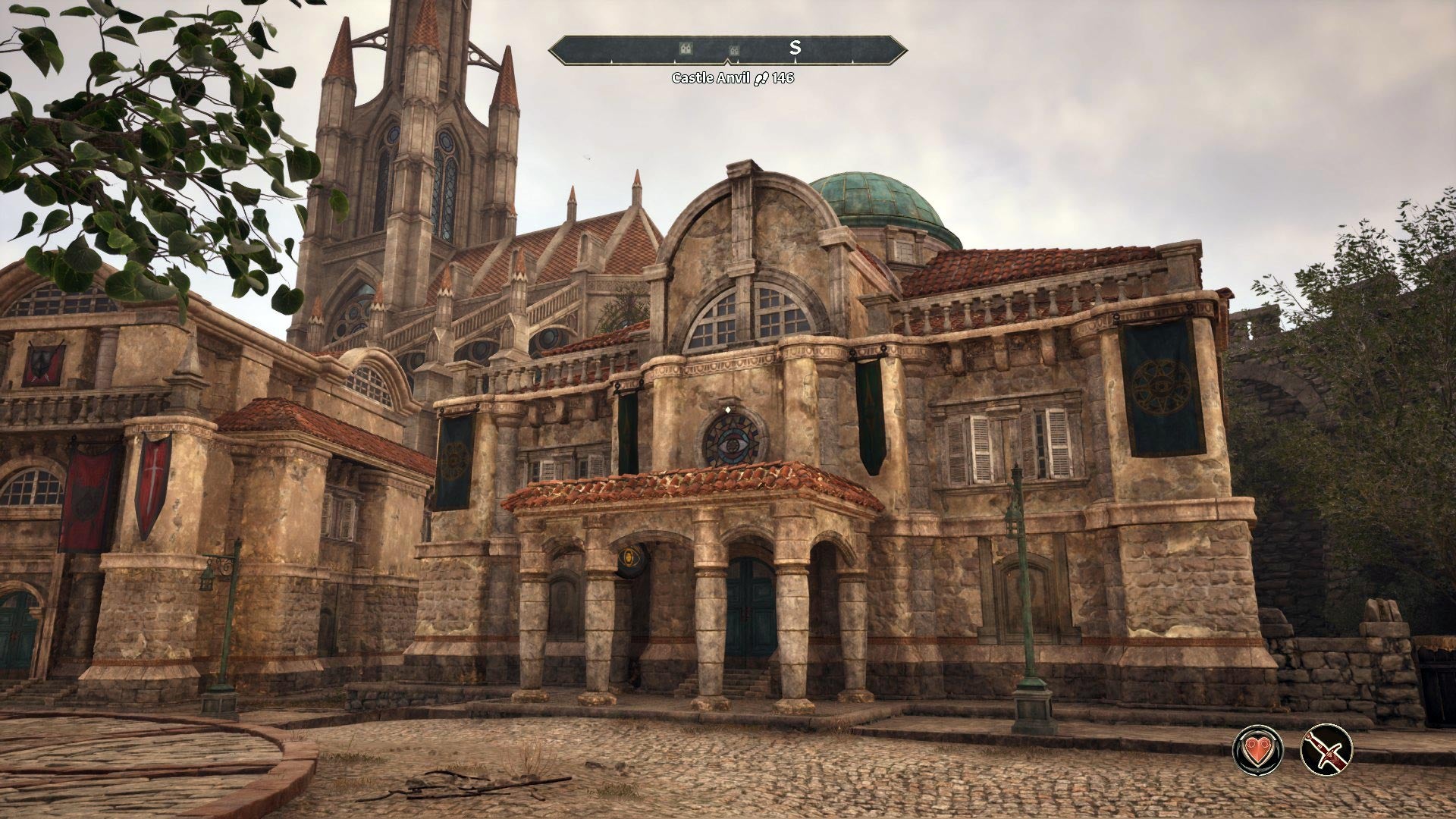Click the right castle marker on the compass
This screenshot has height=819, width=1456.
pyautogui.click(x=733, y=49)
